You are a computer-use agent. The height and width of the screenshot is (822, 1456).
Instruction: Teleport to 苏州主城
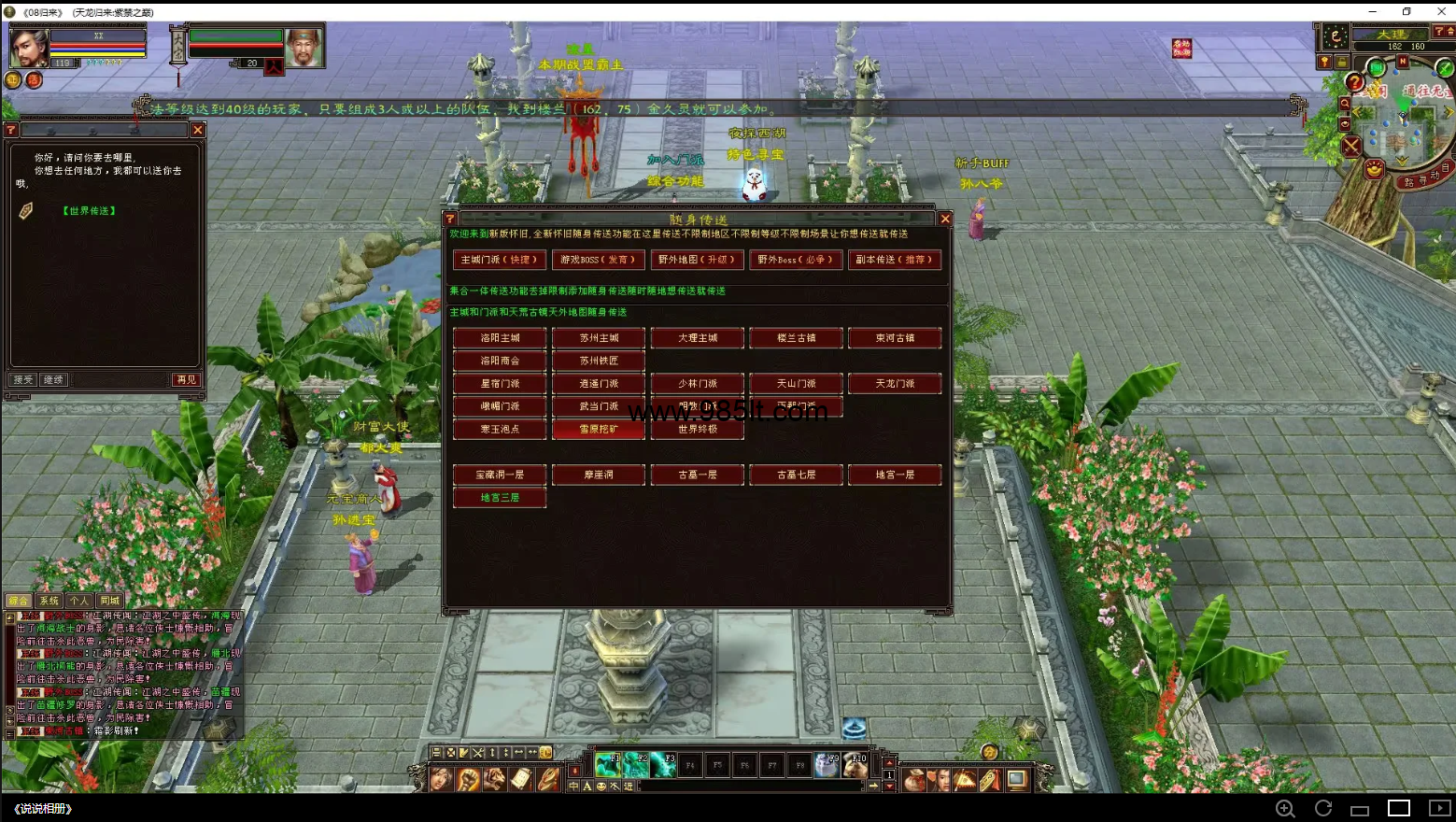[599, 338]
